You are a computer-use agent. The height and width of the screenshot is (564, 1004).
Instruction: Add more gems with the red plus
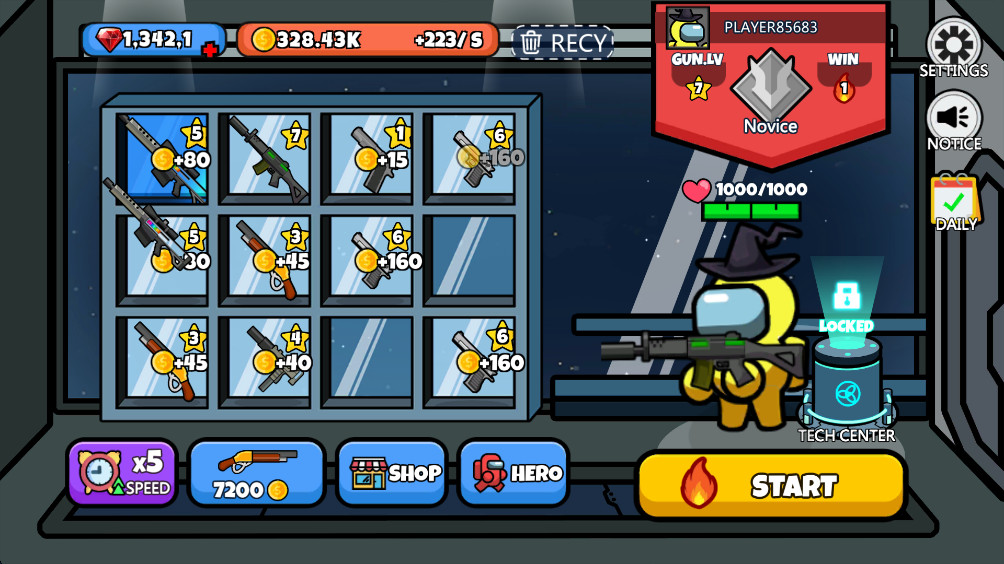209,50
